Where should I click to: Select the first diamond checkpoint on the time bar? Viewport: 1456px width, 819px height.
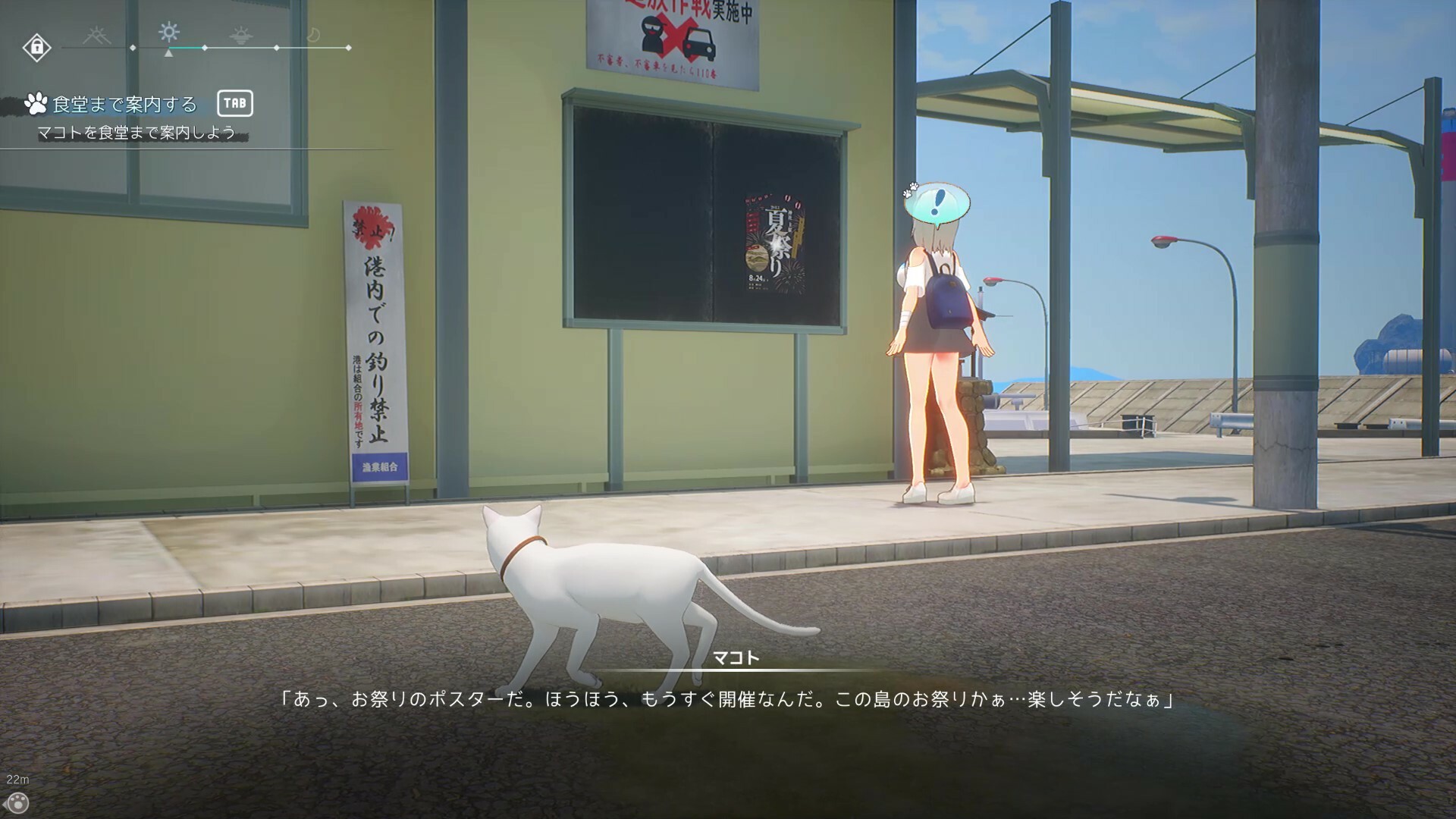(x=133, y=47)
